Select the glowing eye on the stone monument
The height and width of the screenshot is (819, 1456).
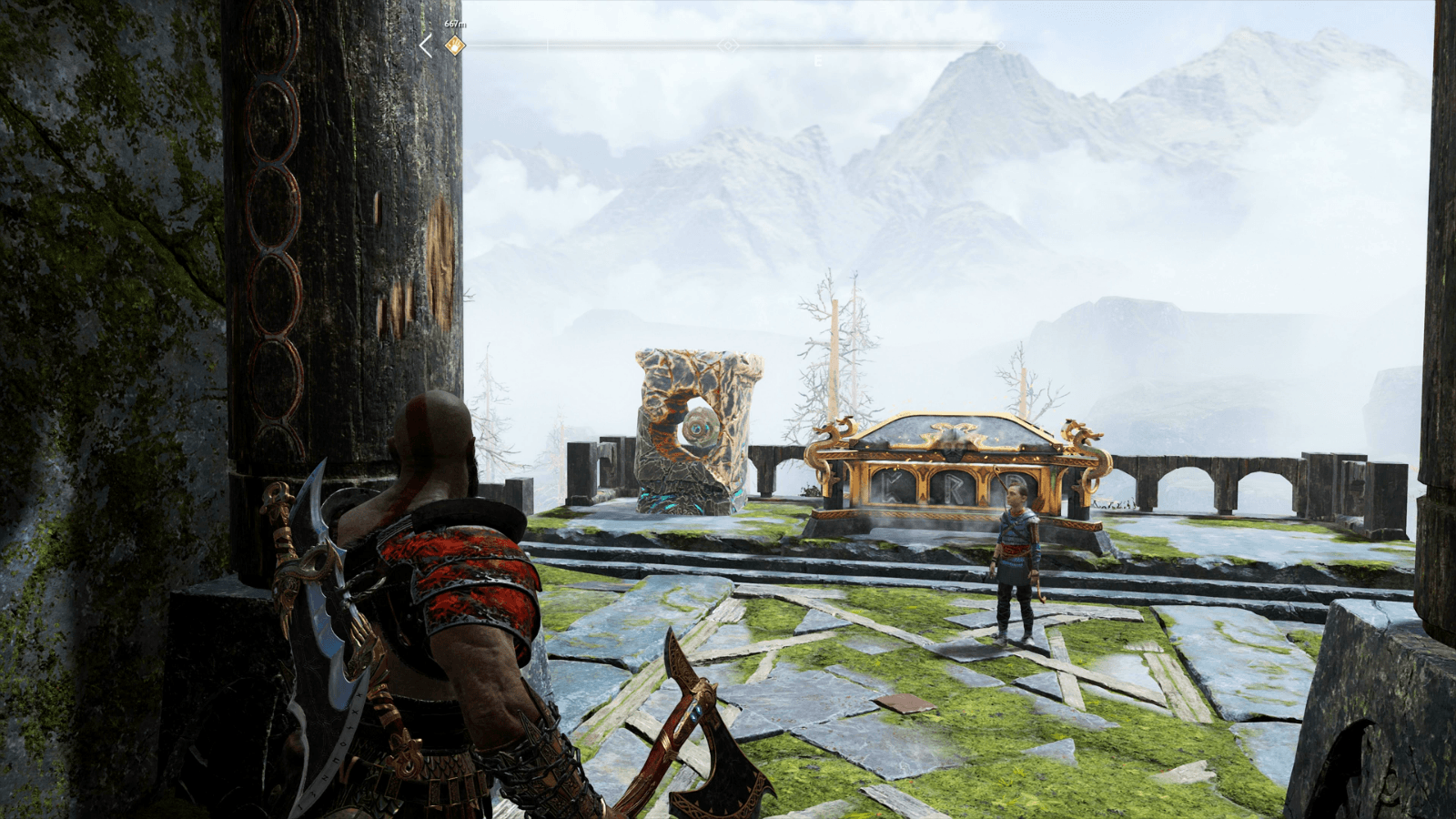pyautogui.click(x=697, y=428)
